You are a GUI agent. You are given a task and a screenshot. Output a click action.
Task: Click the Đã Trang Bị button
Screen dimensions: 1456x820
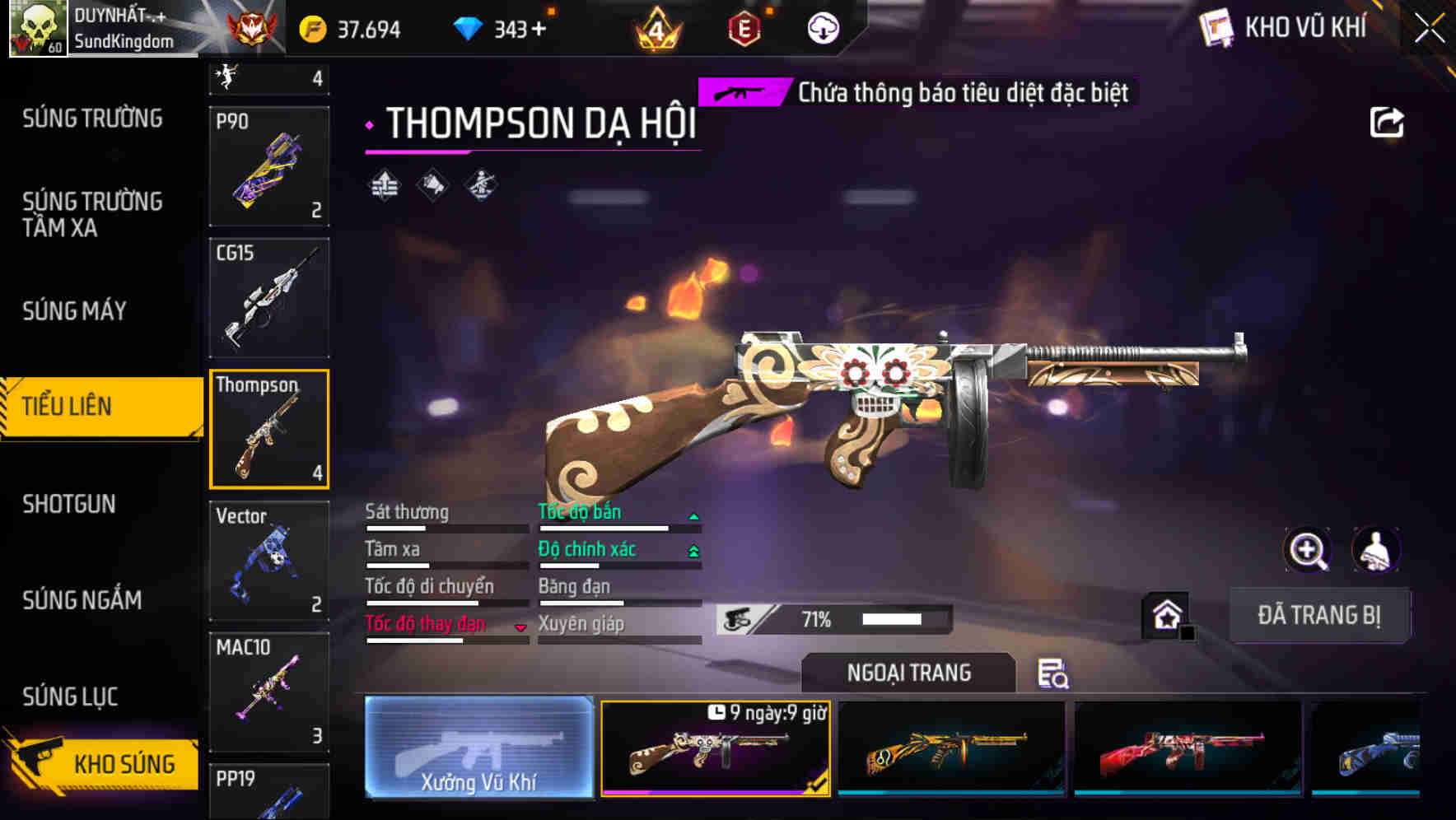coord(1319,616)
